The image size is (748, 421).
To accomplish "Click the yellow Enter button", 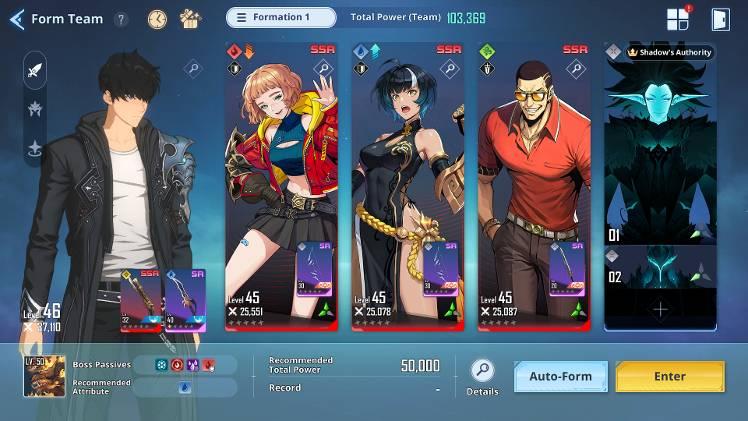I will [670, 377].
